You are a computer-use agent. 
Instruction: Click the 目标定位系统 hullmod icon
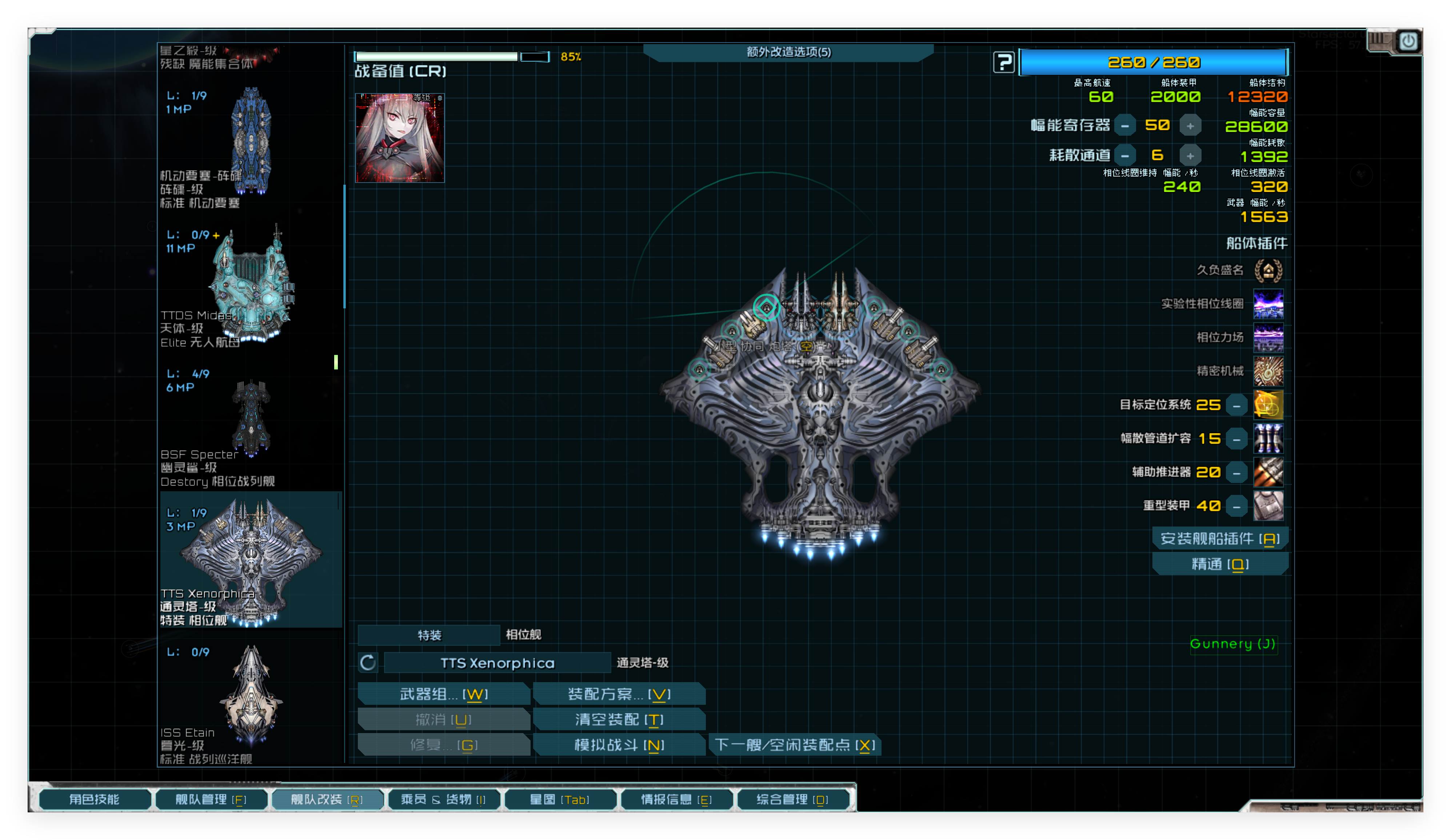point(1269,405)
